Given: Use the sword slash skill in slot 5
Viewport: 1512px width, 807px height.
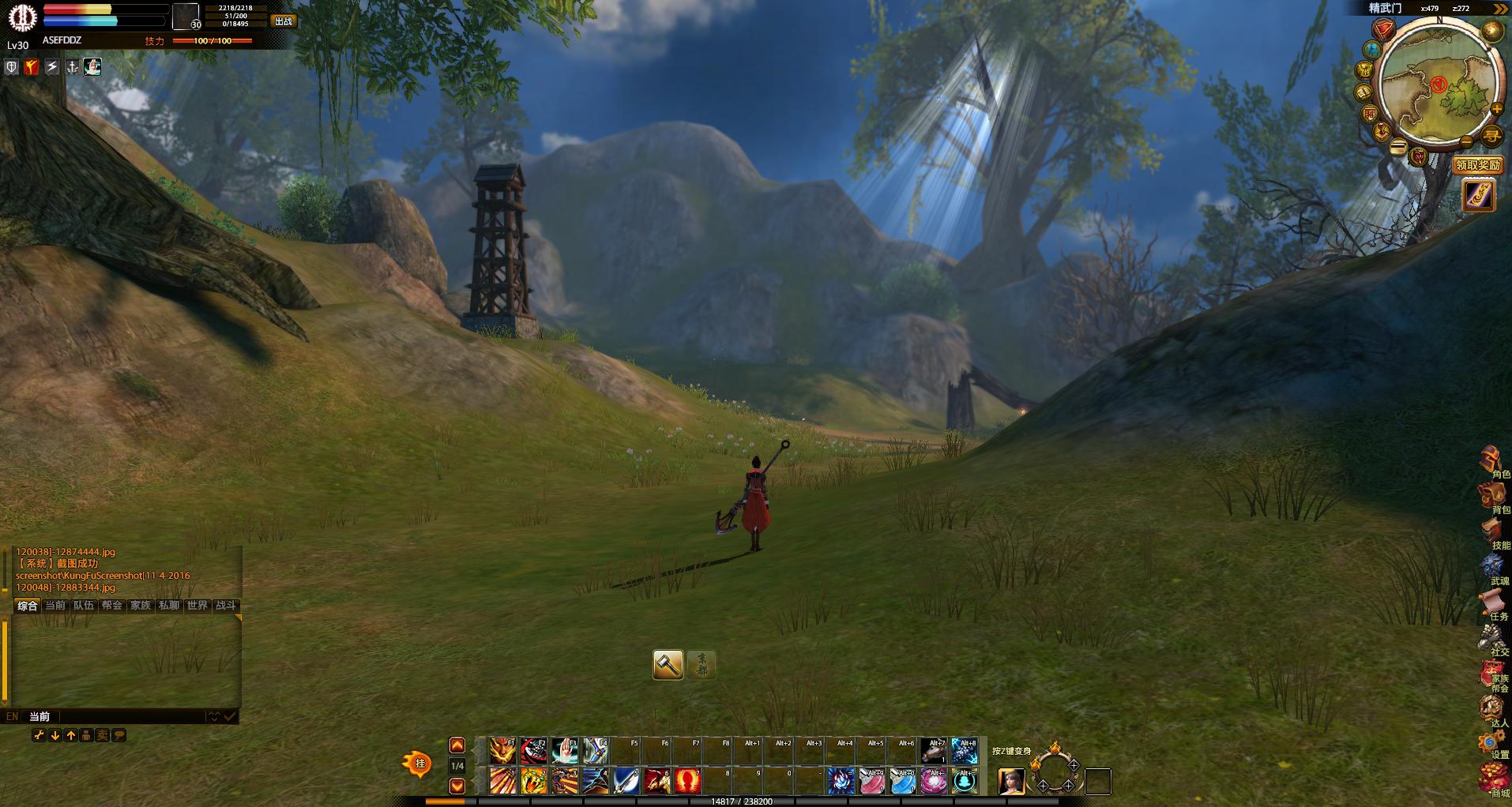Looking at the screenshot, I should pyautogui.click(x=626, y=781).
